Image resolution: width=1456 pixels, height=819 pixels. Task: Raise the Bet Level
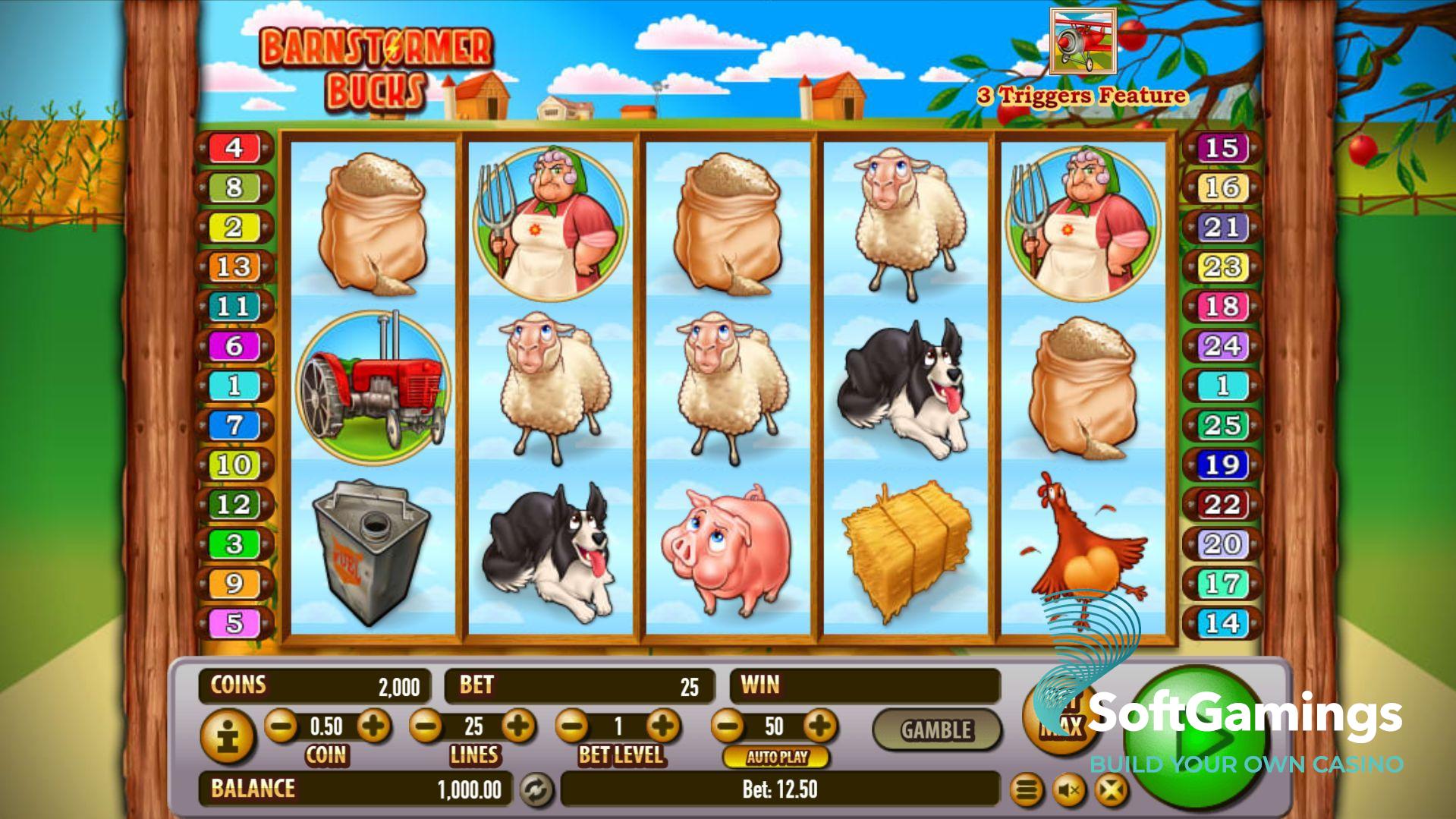[663, 726]
